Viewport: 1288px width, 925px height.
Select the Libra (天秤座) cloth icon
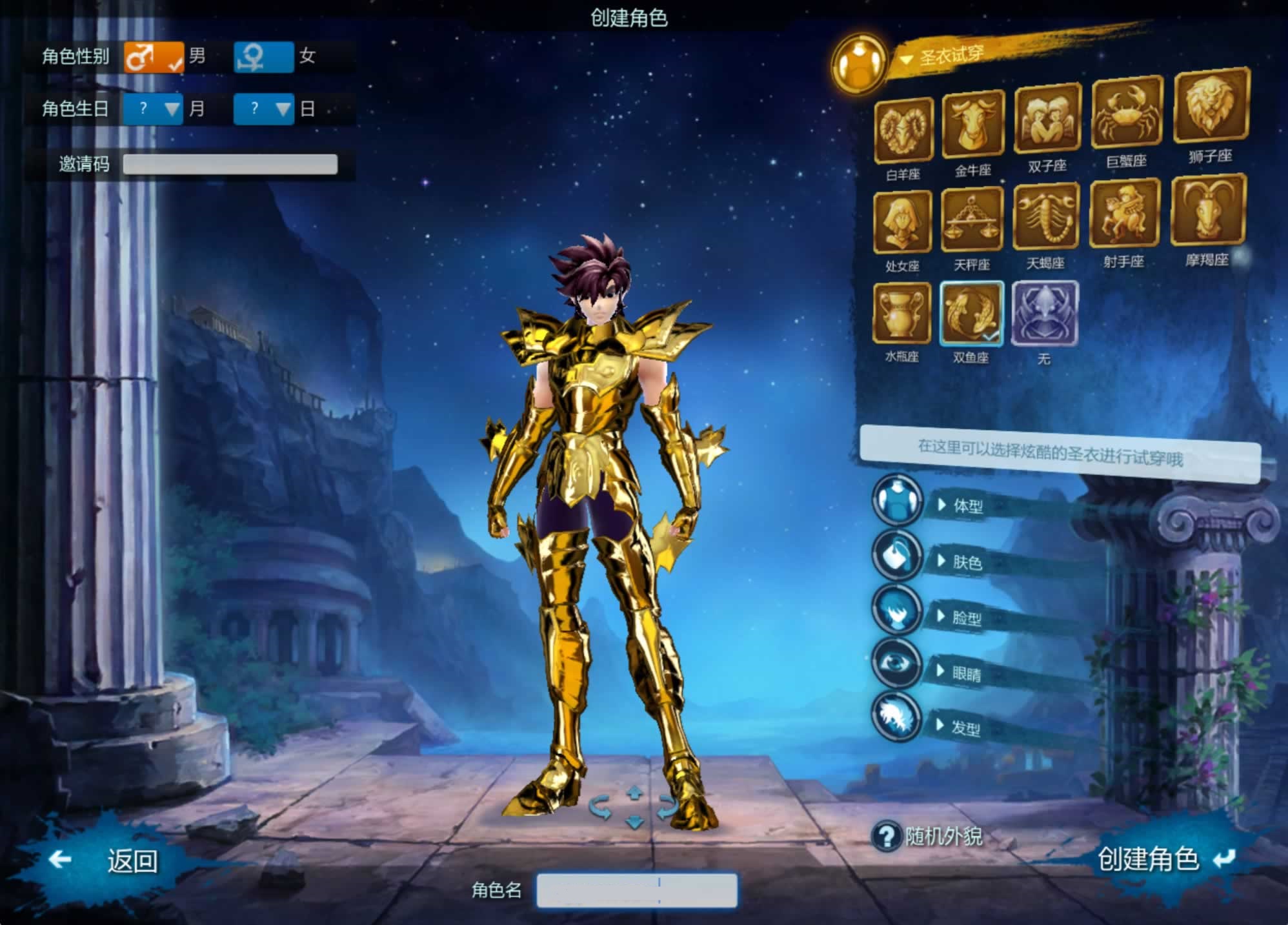(x=971, y=221)
